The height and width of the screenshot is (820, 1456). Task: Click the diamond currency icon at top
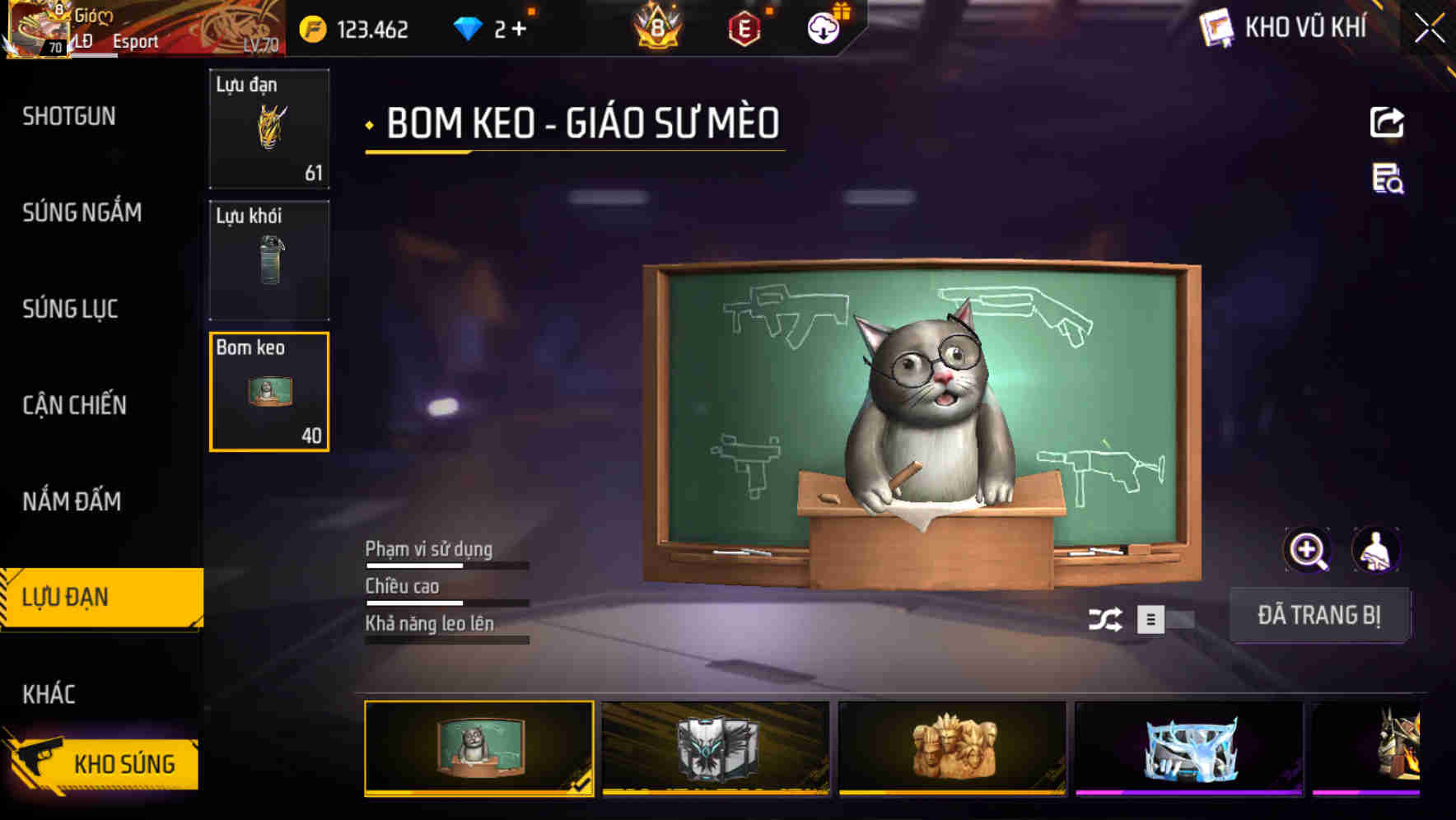(469, 27)
